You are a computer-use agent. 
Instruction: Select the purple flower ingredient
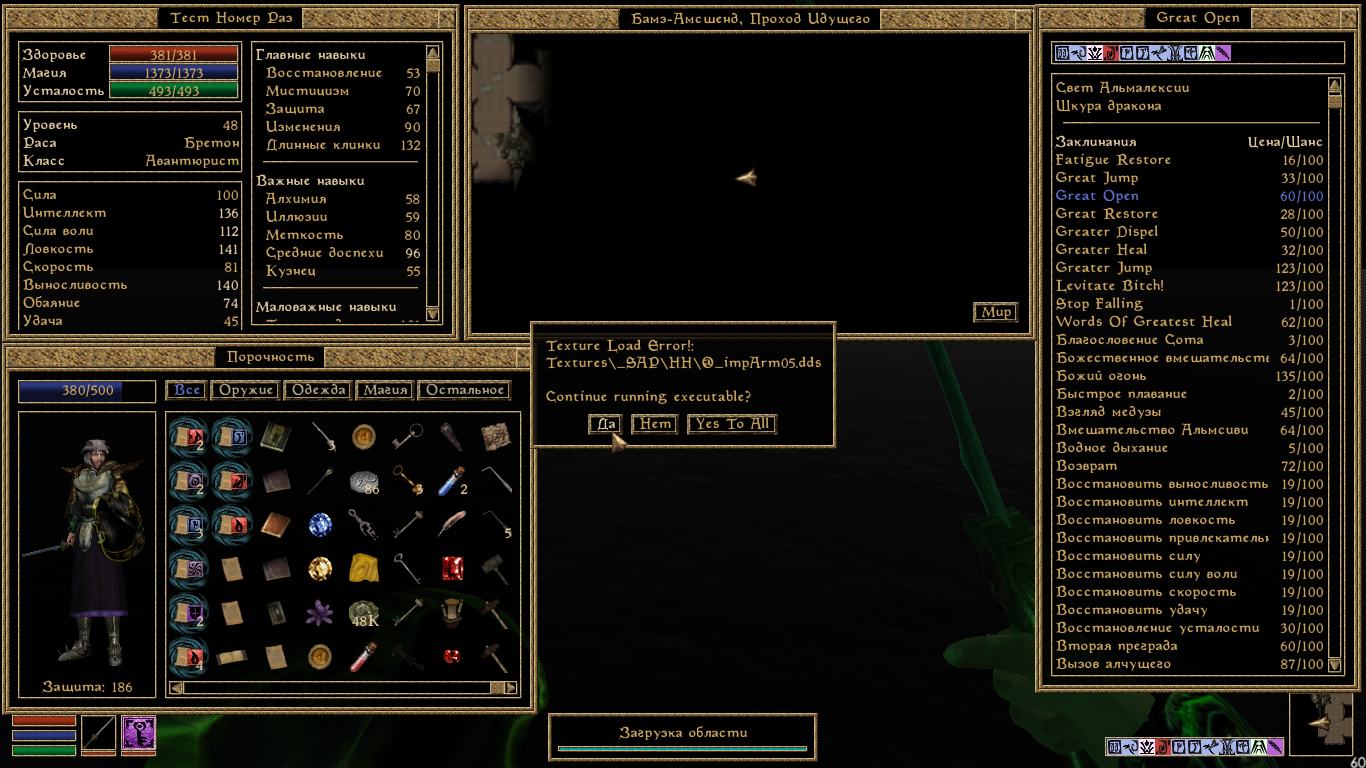coord(320,613)
